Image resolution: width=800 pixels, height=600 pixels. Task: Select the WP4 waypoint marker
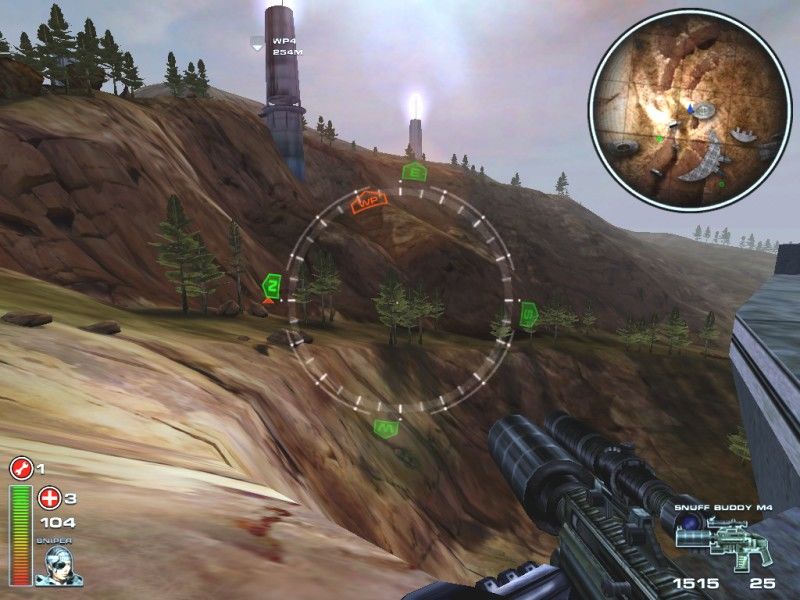click(258, 44)
